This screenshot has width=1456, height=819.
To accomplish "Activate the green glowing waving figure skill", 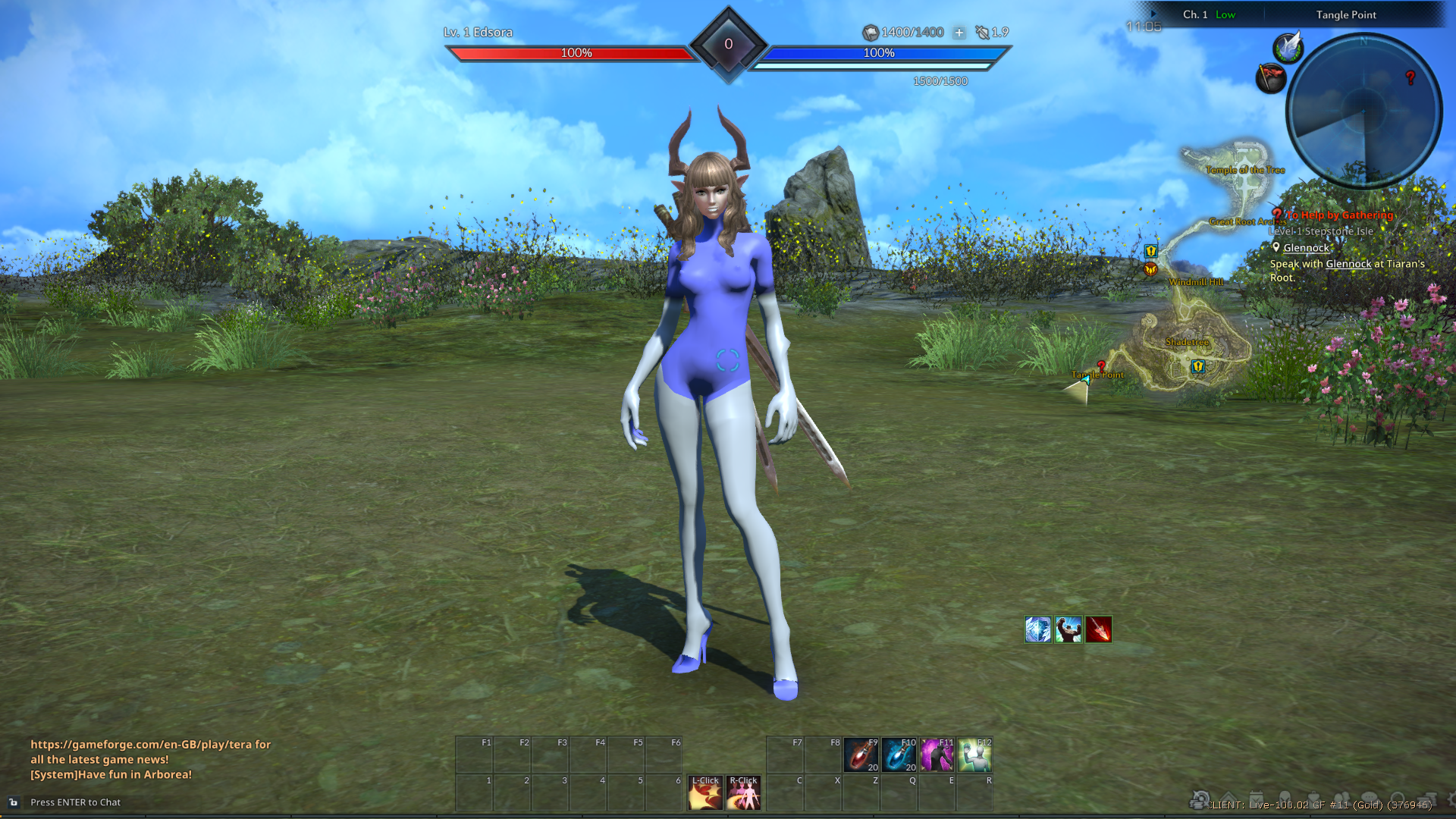I will [974, 755].
